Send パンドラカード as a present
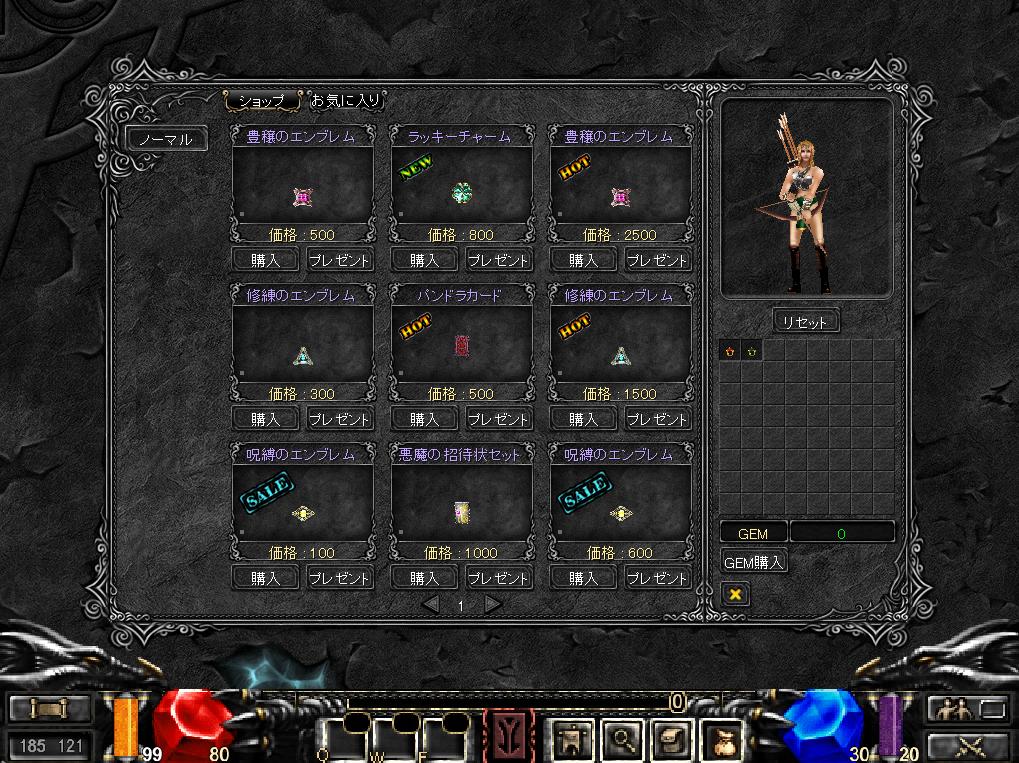Image resolution: width=1019 pixels, height=763 pixels. [498, 419]
